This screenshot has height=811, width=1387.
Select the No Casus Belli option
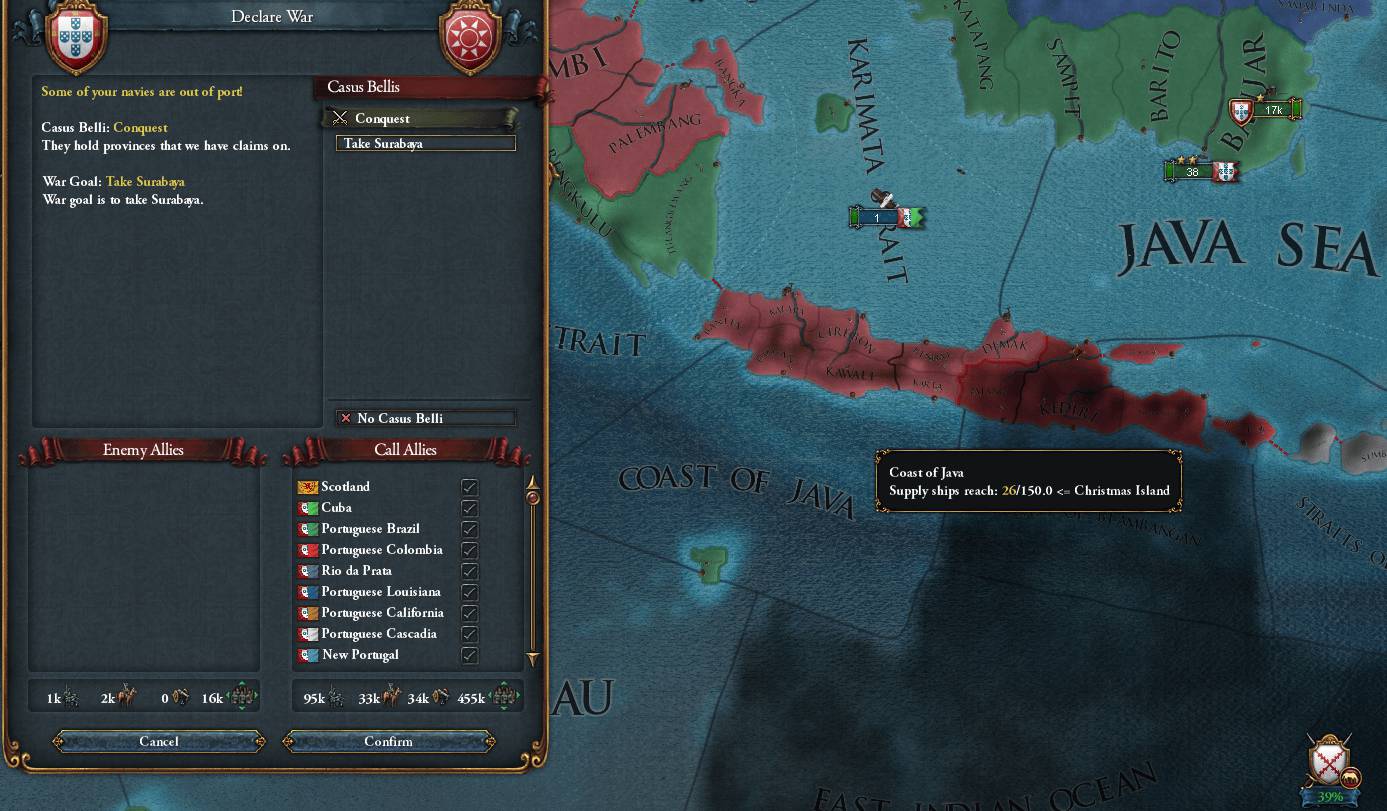(426, 418)
